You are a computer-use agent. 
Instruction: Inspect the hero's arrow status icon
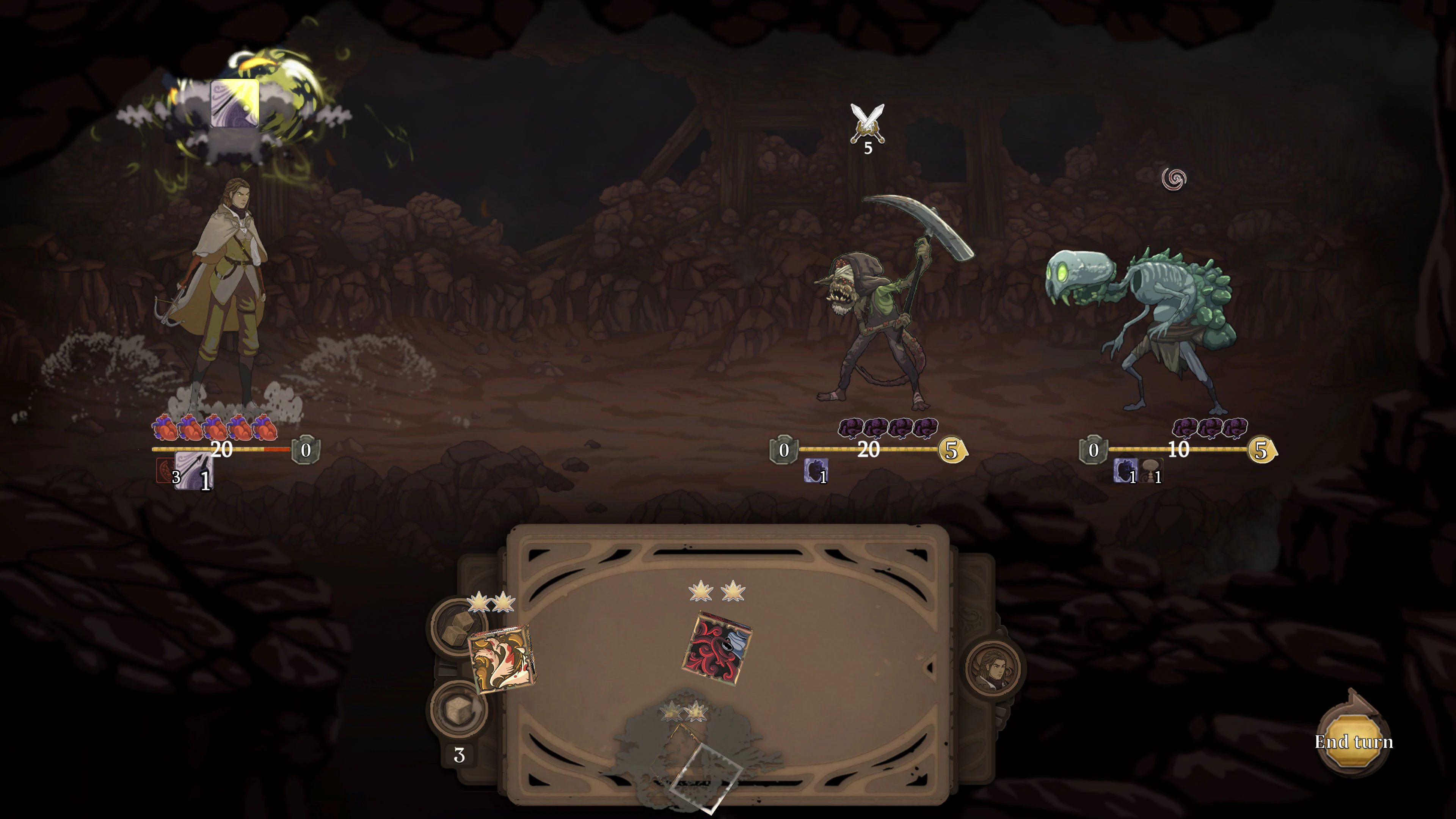(x=195, y=470)
